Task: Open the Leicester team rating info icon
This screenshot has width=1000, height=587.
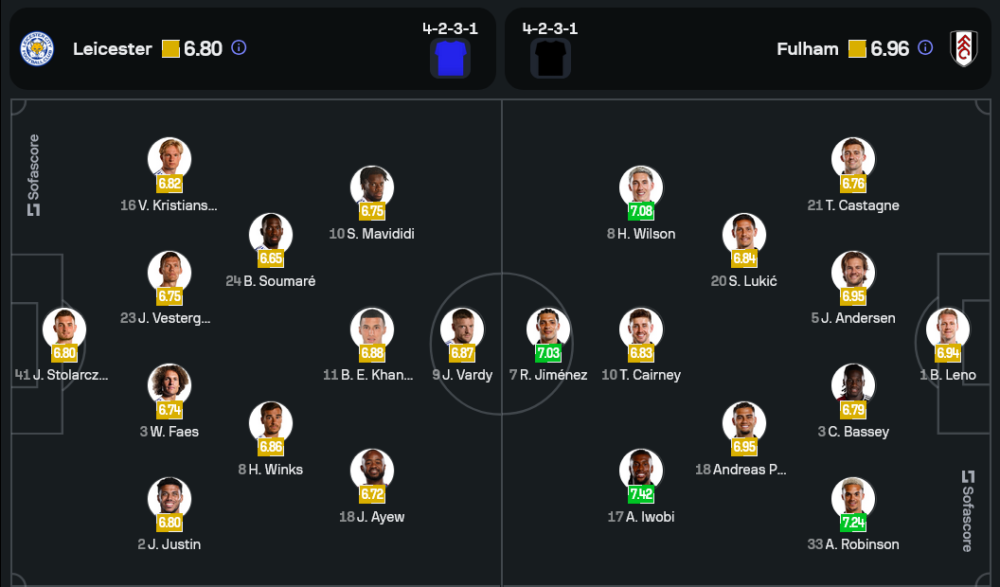Action: click(x=239, y=48)
